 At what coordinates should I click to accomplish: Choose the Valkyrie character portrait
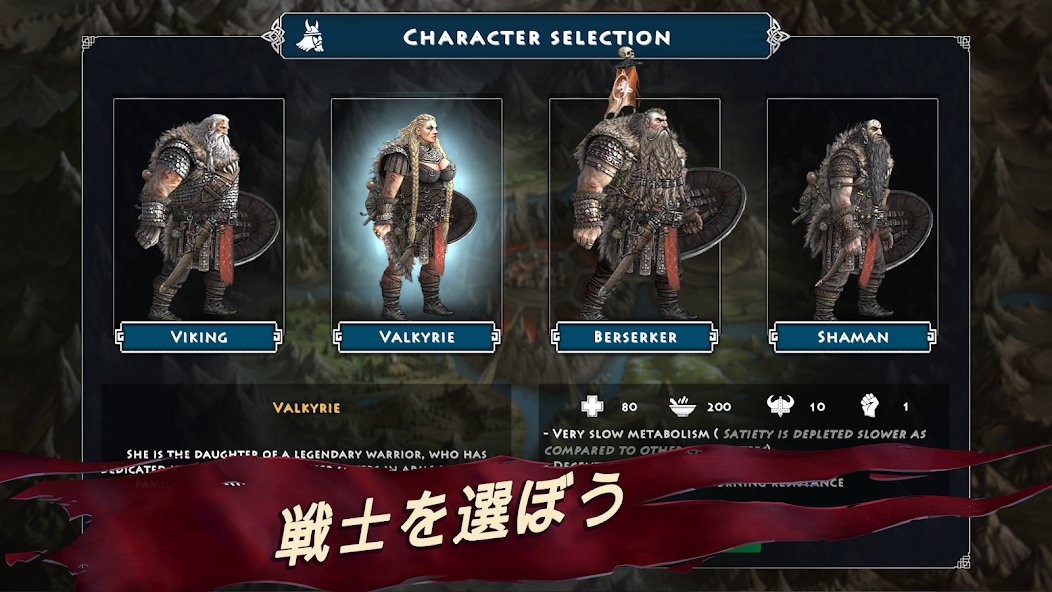point(416,208)
